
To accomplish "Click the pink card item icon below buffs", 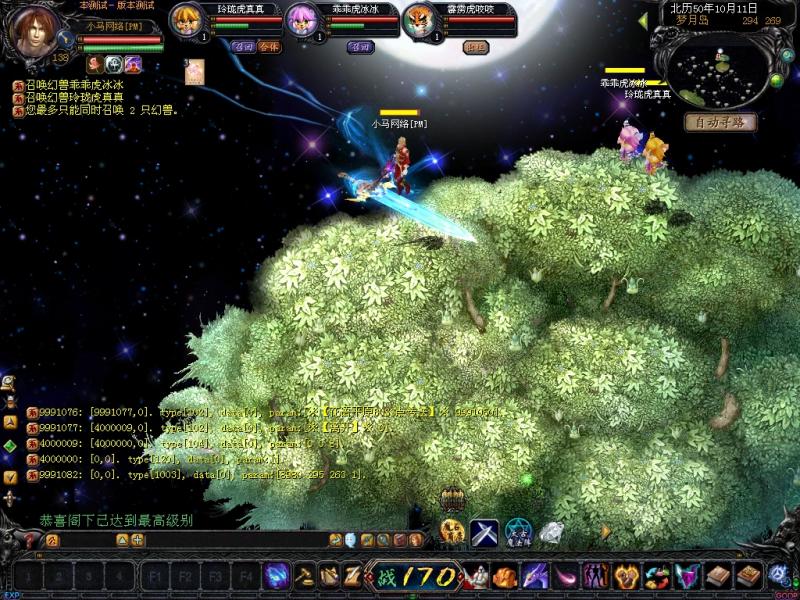I will point(194,71).
